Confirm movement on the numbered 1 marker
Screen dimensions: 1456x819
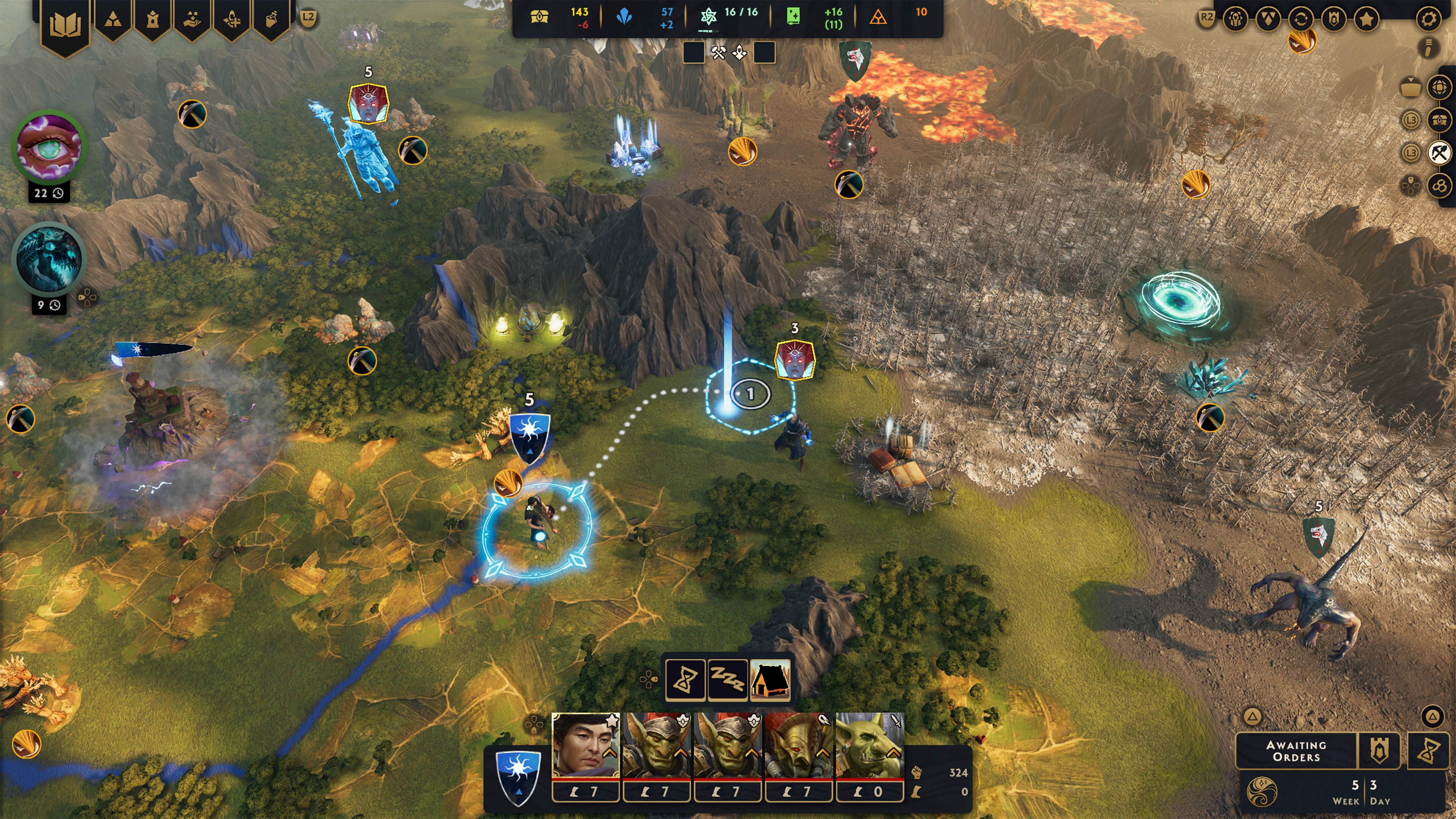750,394
